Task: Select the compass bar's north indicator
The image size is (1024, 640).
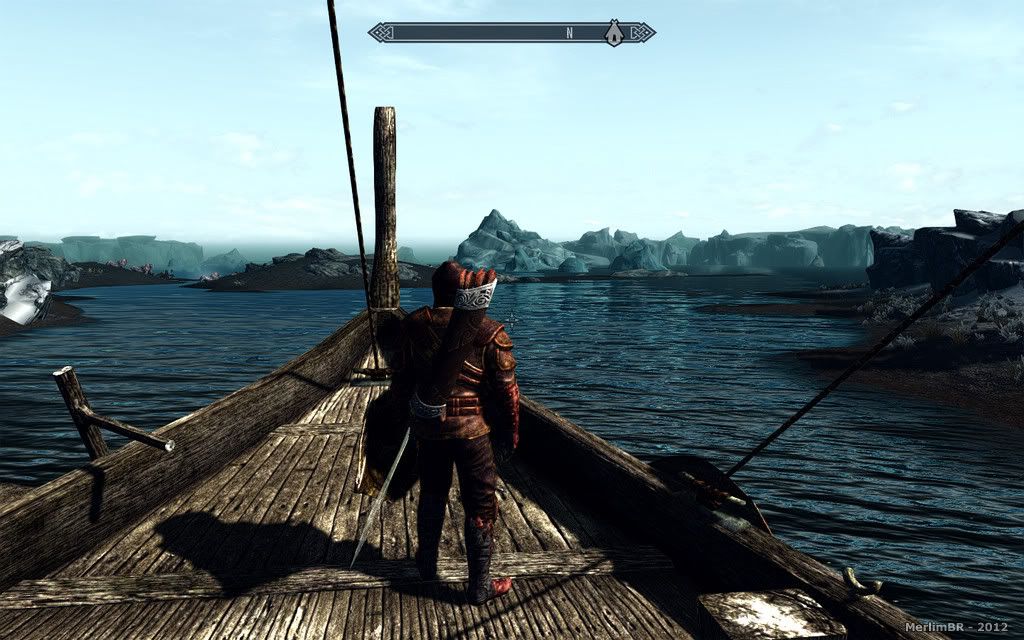Action: (x=569, y=33)
